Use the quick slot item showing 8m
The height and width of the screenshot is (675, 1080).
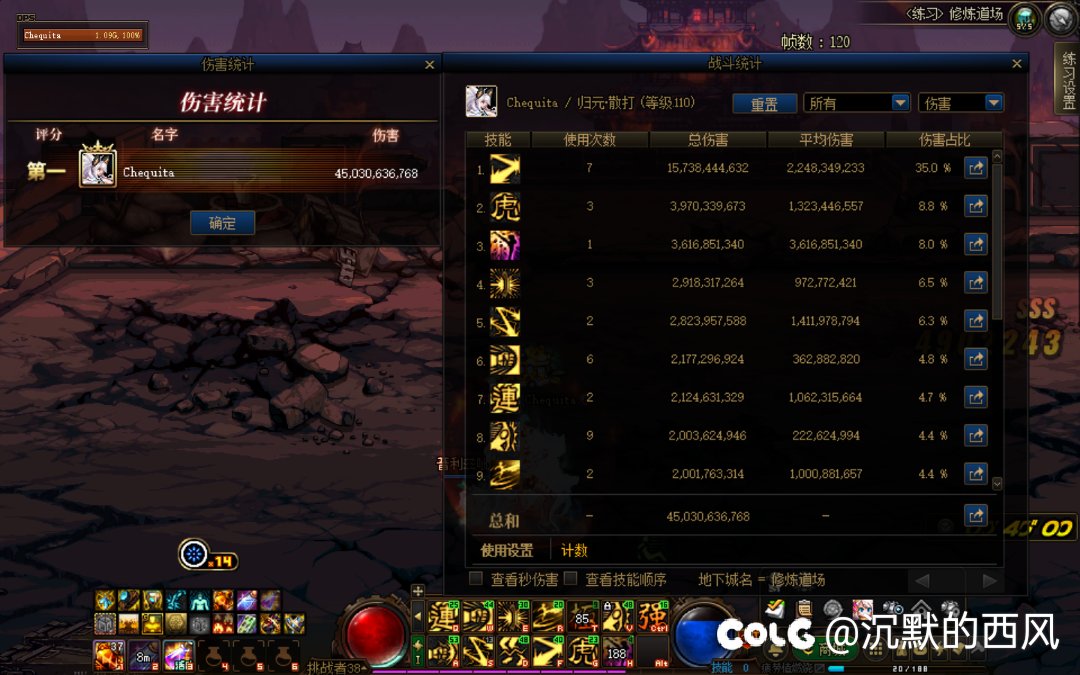pos(143,656)
